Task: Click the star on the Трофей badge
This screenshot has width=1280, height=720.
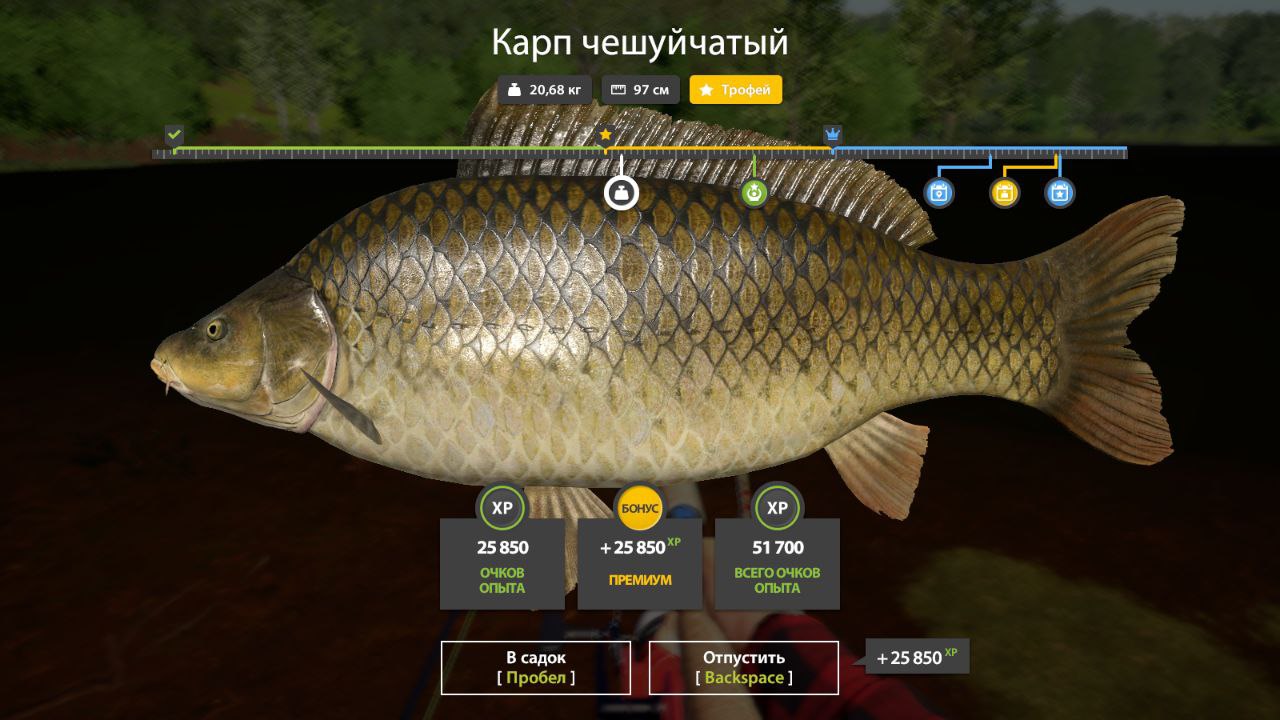Action: (x=706, y=89)
